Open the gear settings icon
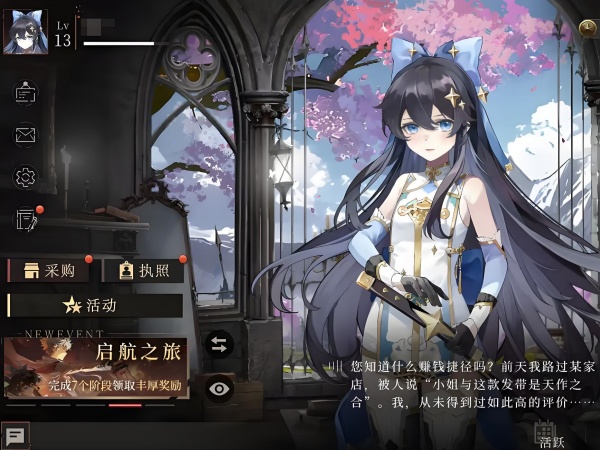This screenshot has width=600, height=450. 25,177
